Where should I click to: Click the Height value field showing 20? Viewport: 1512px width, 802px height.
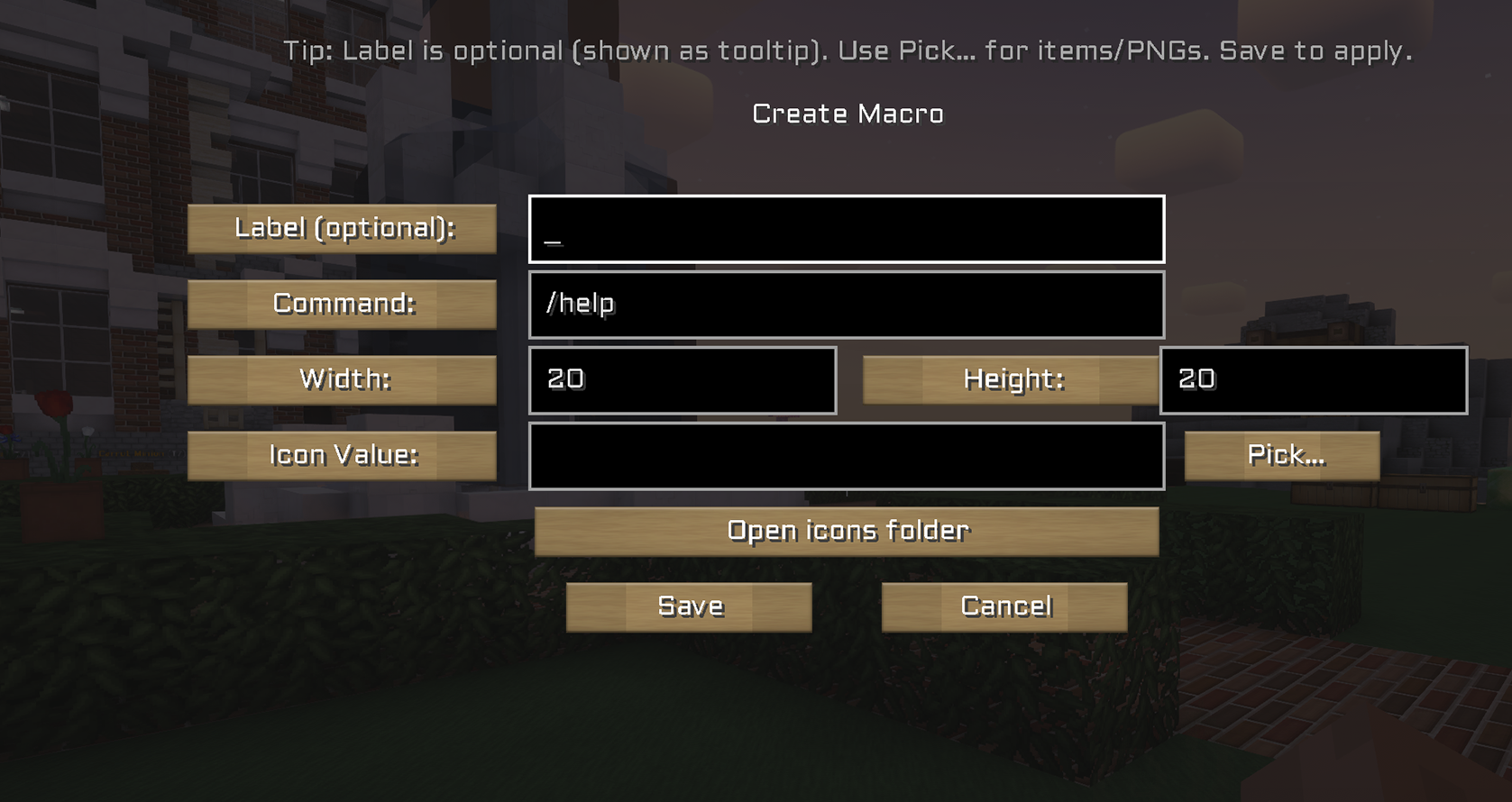(x=1313, y=380)
